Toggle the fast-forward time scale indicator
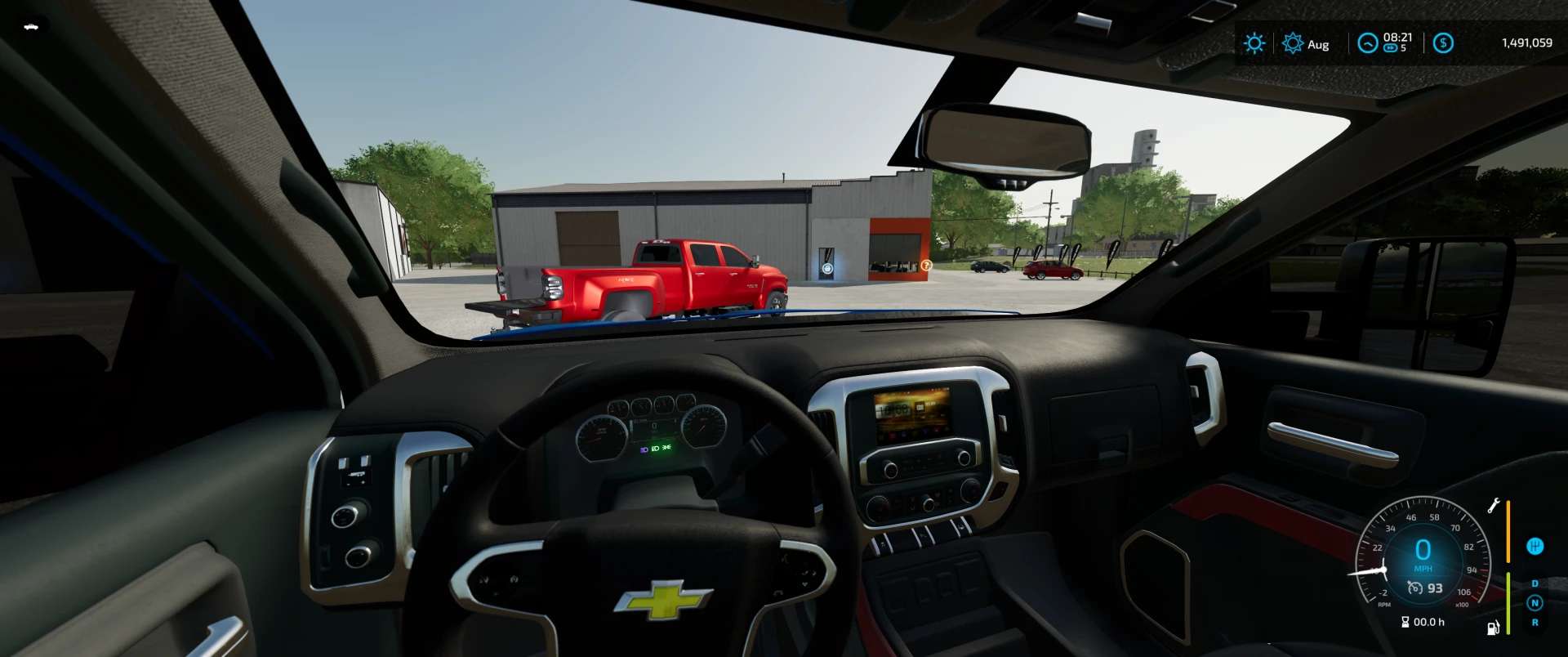The image size is (1568, 657). point(1390,48)
